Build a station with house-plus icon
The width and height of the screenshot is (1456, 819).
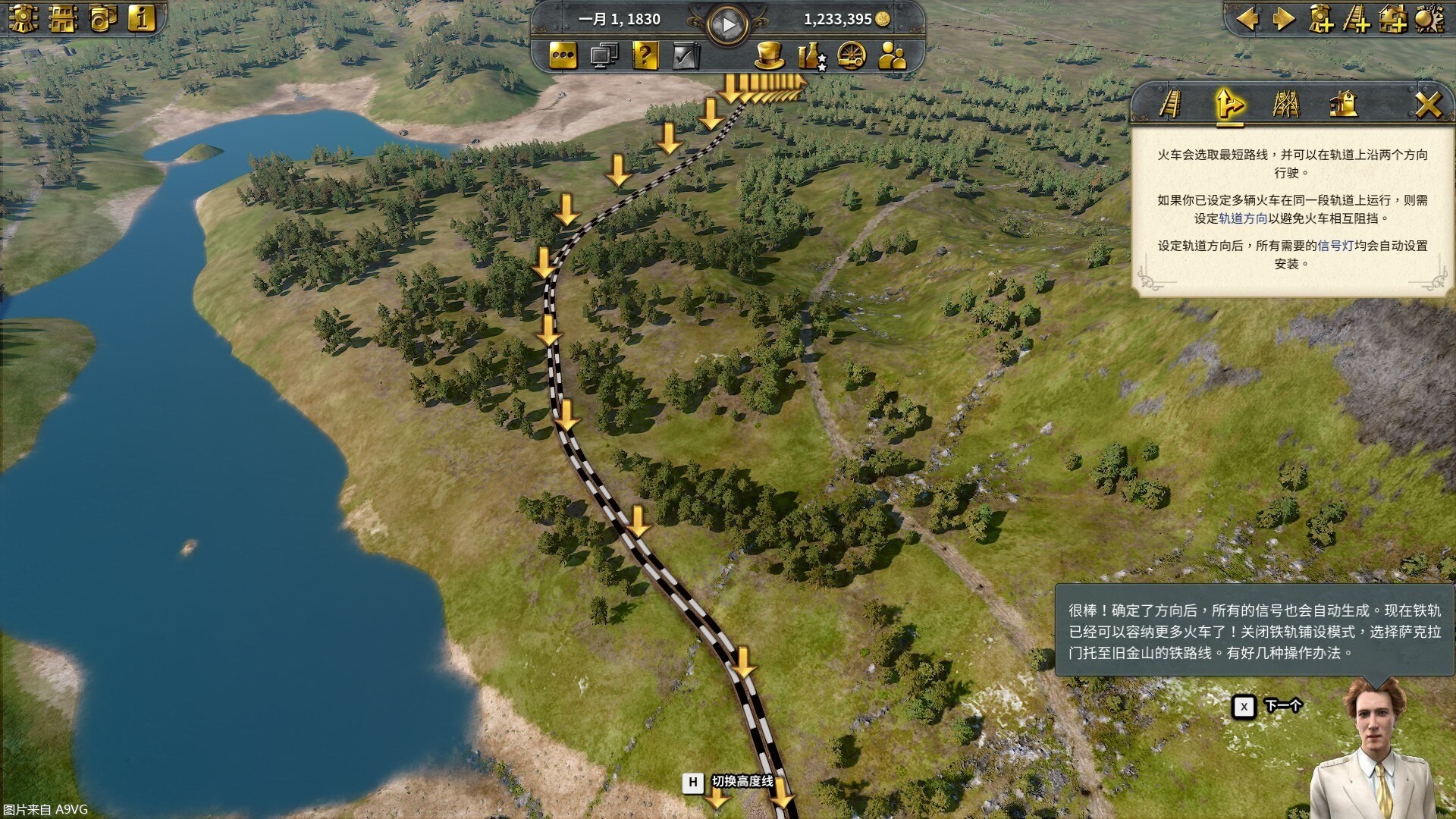[x=1393, y=18]
